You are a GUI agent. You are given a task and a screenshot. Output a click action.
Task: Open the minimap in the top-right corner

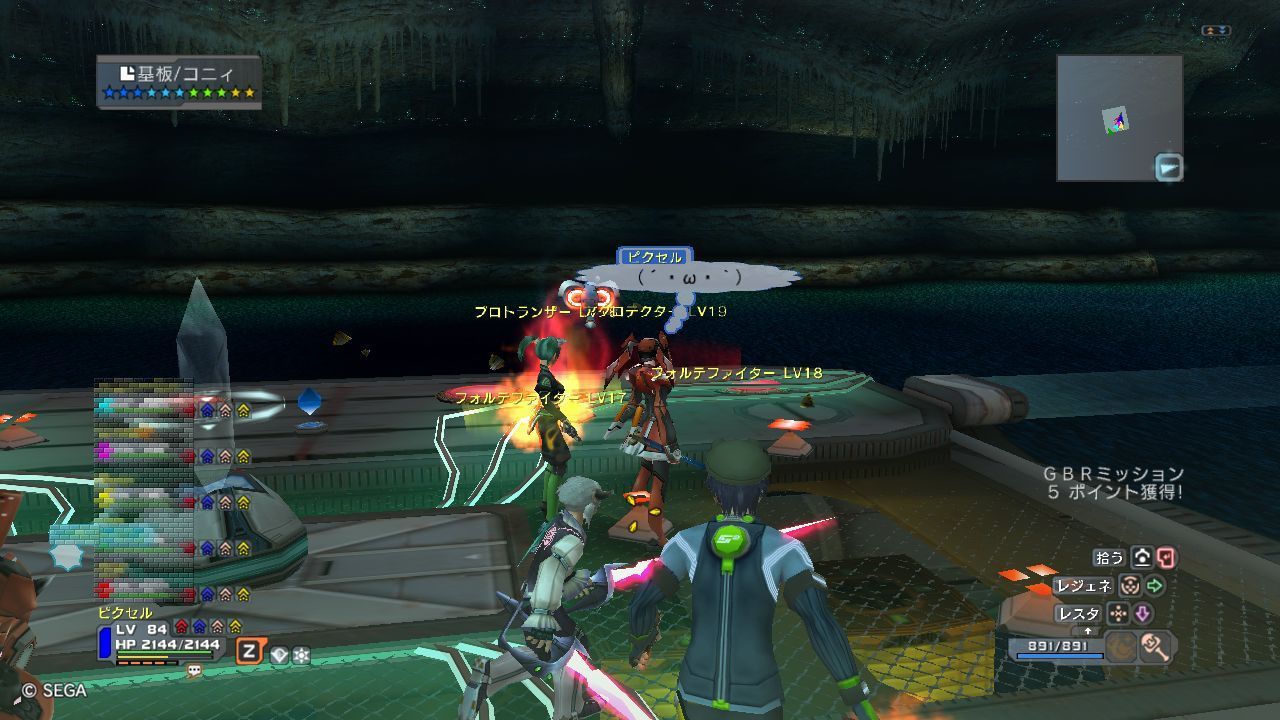point(1119,118)
